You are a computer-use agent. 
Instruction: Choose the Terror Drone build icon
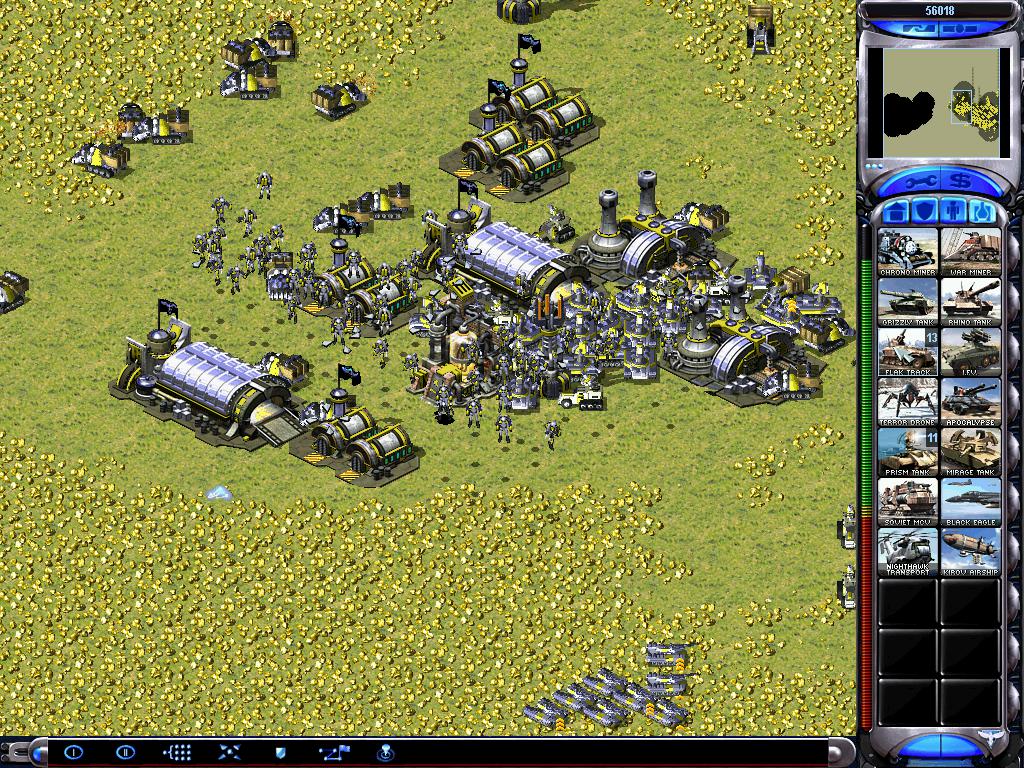pyautogui.click(x=908, y=401)
